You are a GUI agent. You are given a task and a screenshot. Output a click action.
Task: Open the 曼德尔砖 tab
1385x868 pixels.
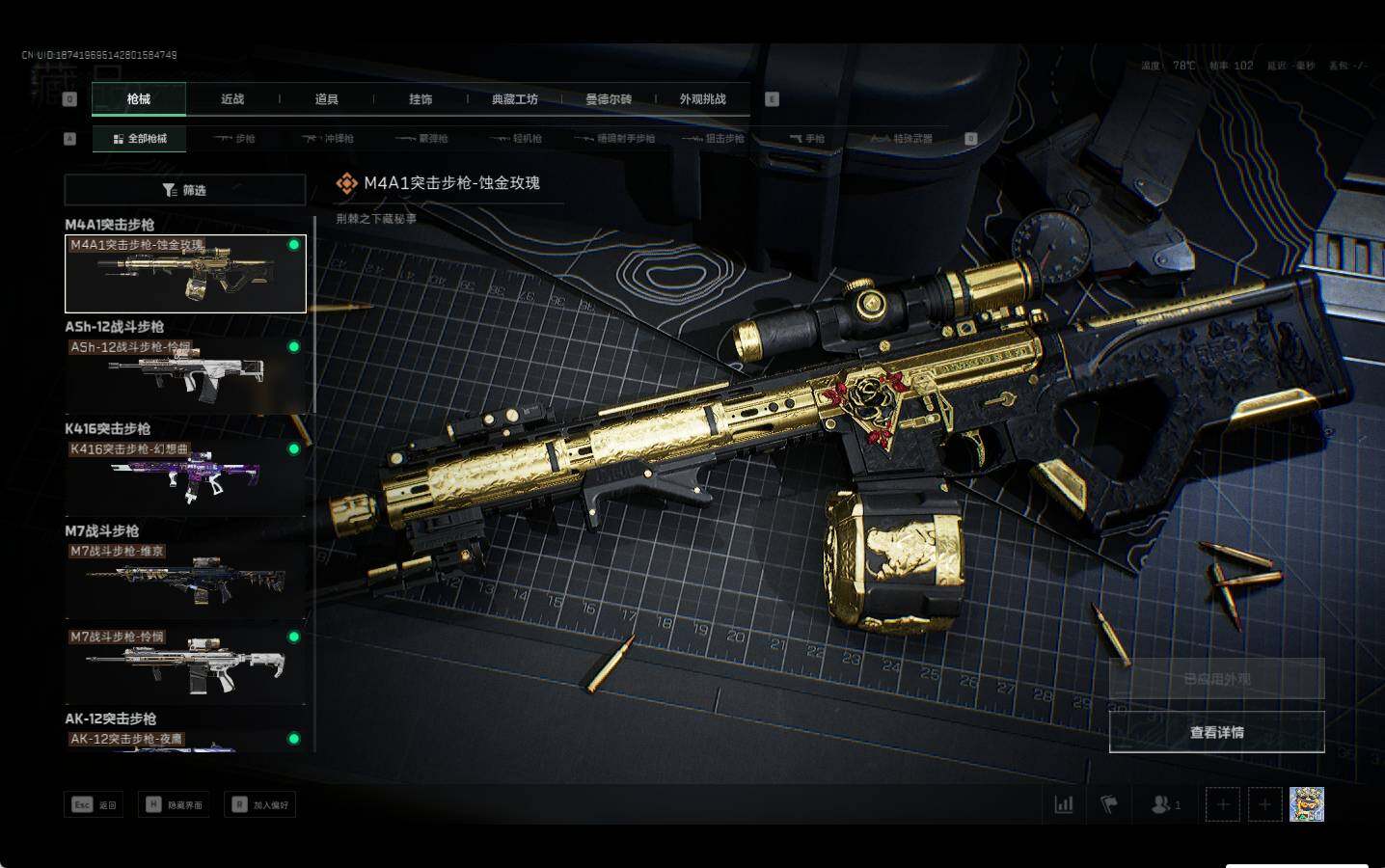pos(609,99)
